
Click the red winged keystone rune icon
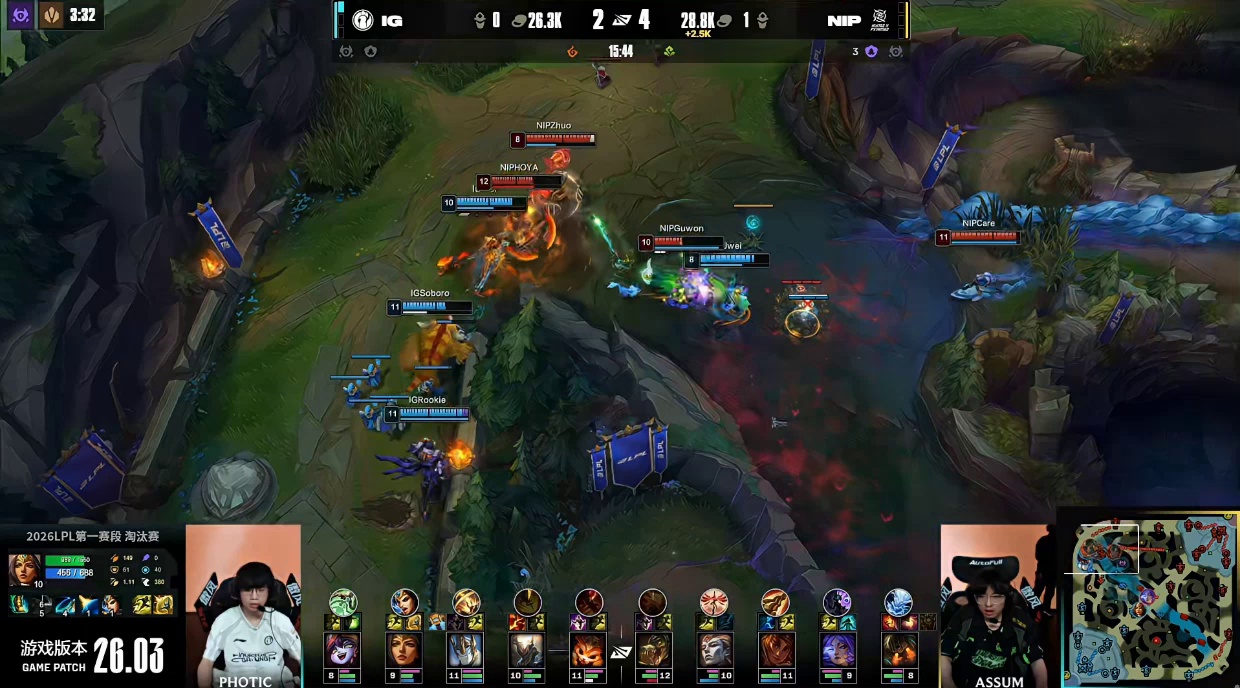click(713, 601)
